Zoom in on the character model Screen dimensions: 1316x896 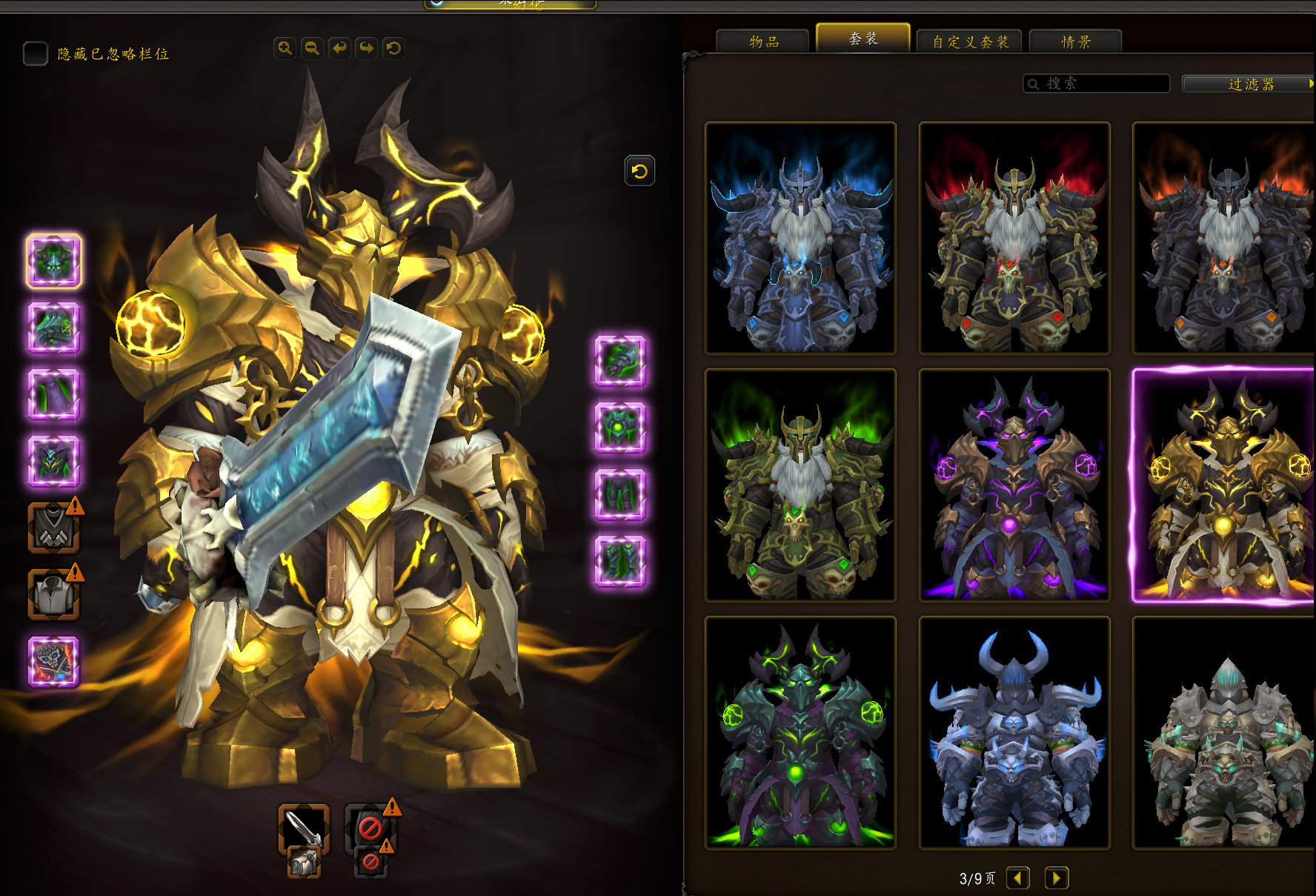point(285,48)
